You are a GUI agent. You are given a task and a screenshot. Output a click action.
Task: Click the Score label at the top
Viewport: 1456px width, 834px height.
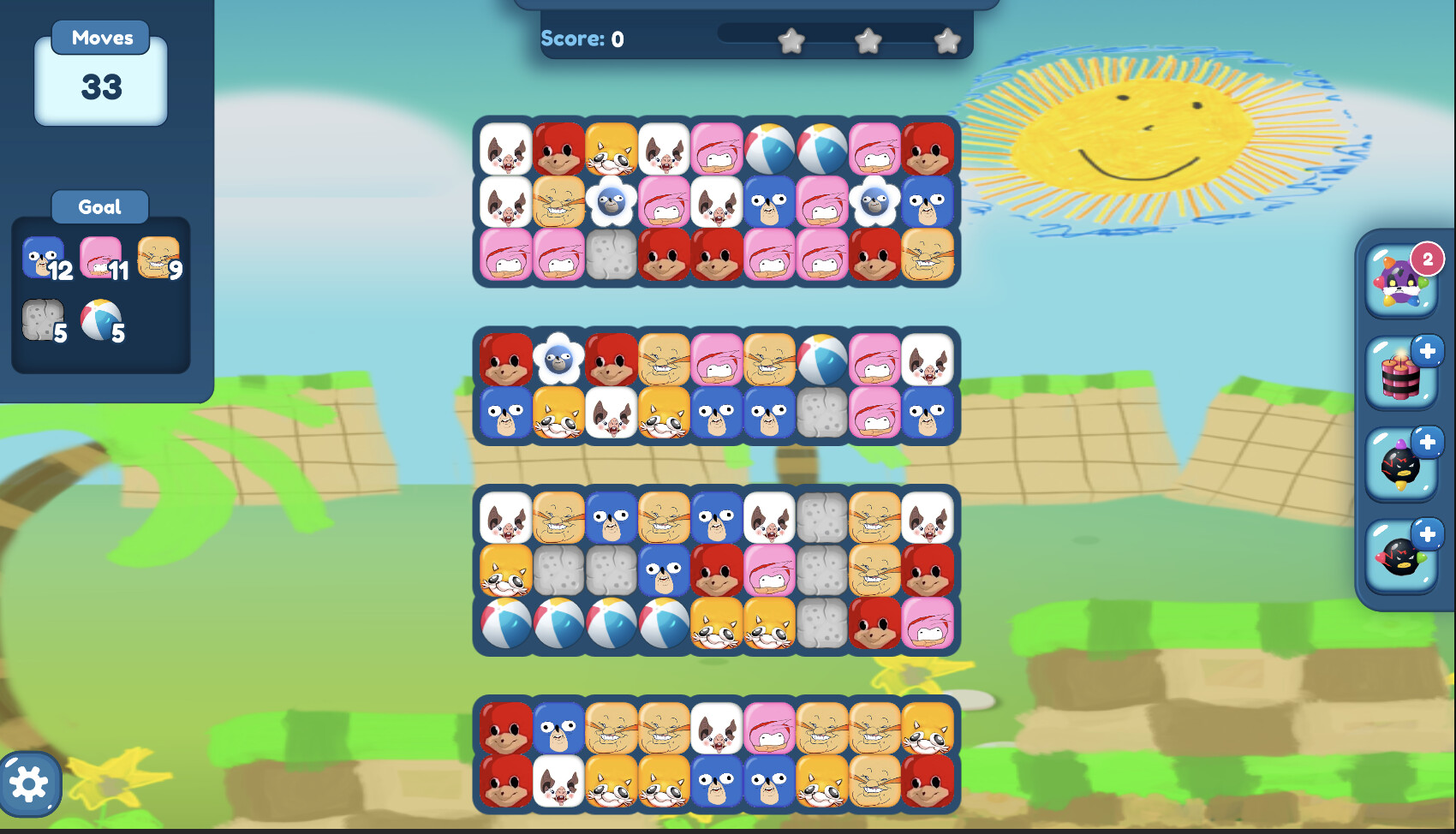(572, 38)
